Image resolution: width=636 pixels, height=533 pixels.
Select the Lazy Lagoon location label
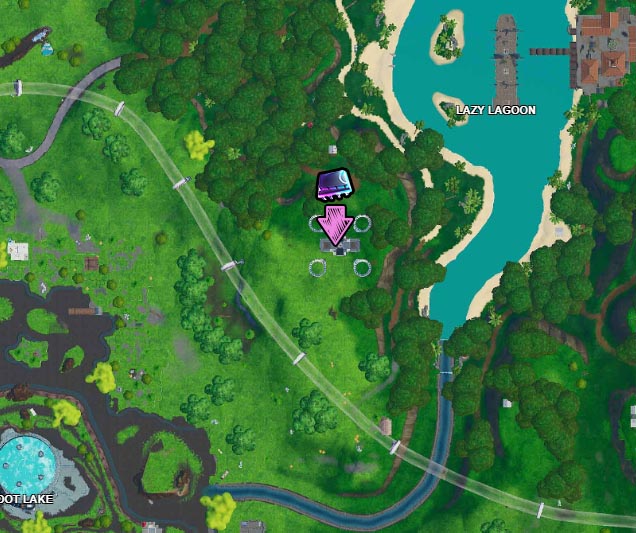[495, 109]
